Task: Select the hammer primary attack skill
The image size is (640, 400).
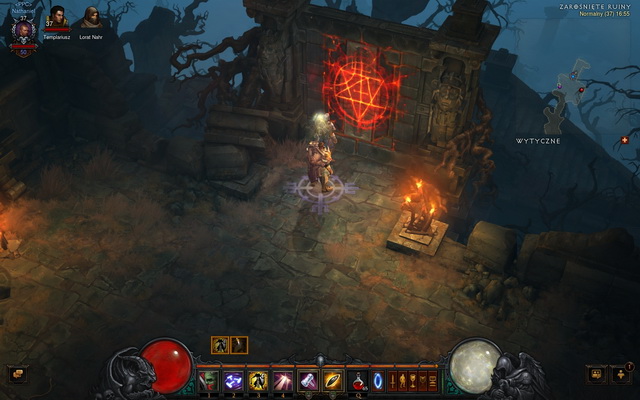Action: [x=308, y=380]
